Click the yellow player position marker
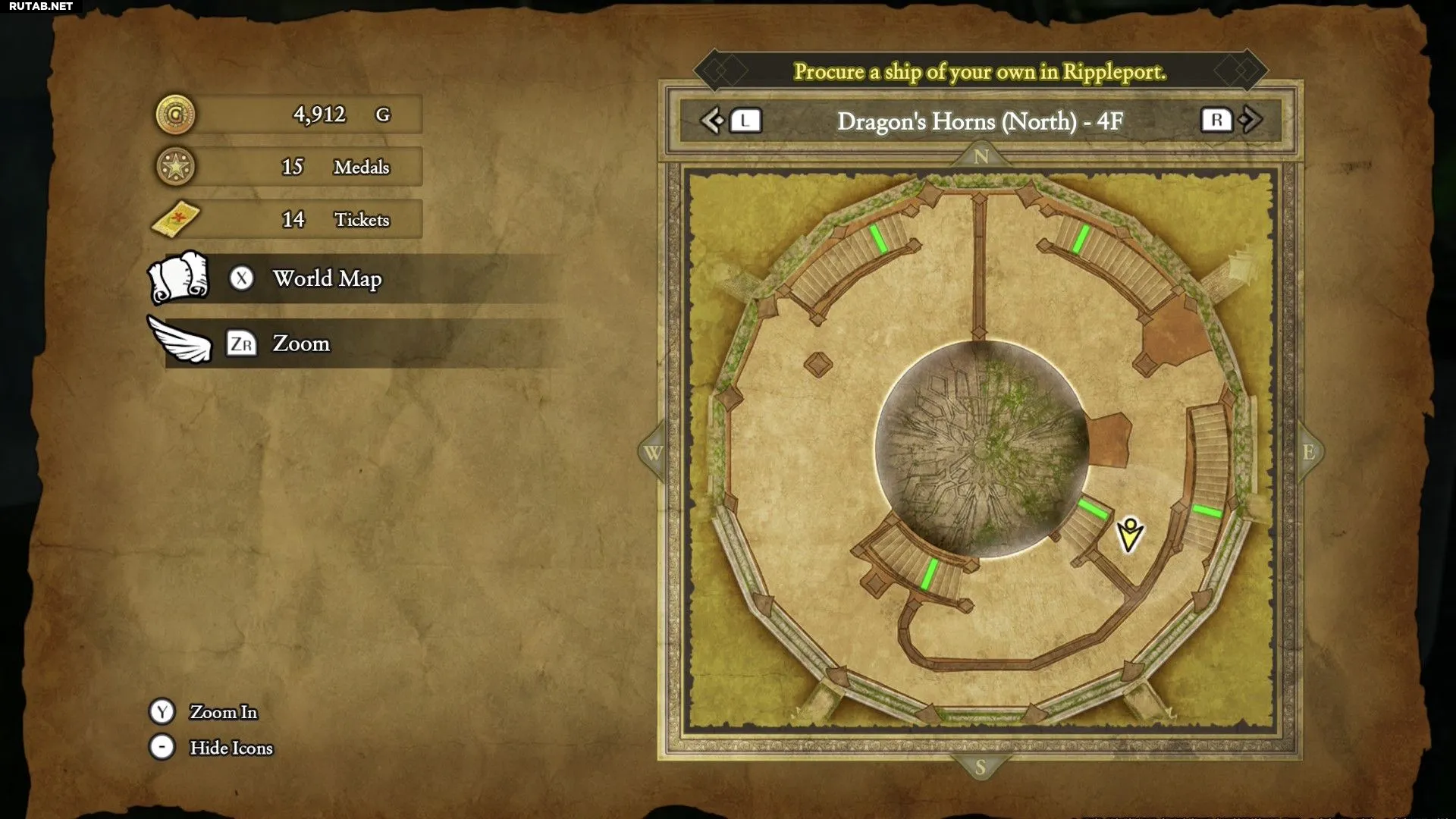Viewport: 1456px width, 819px height. click(1130, 535)
